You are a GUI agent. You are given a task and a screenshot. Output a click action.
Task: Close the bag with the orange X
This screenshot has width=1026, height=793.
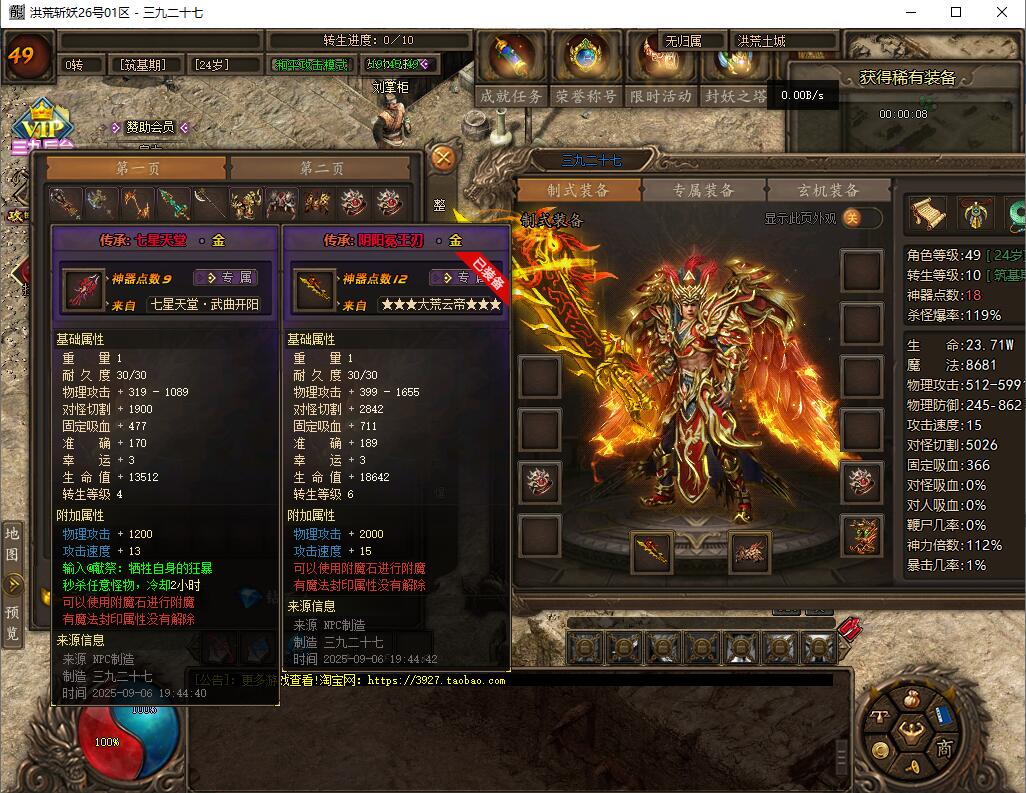click(x=443, y=157)
